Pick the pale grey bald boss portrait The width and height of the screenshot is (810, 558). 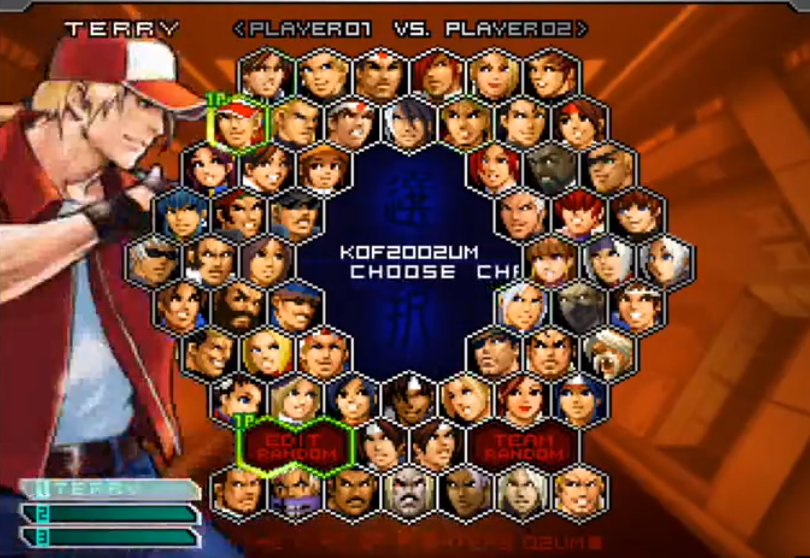click(410, 490)
